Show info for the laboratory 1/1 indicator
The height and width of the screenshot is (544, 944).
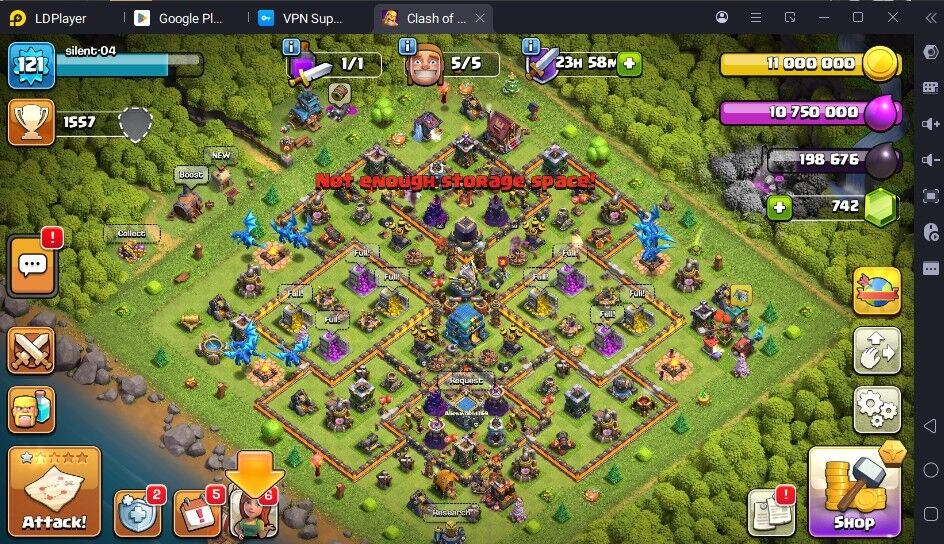pos(292,47)
